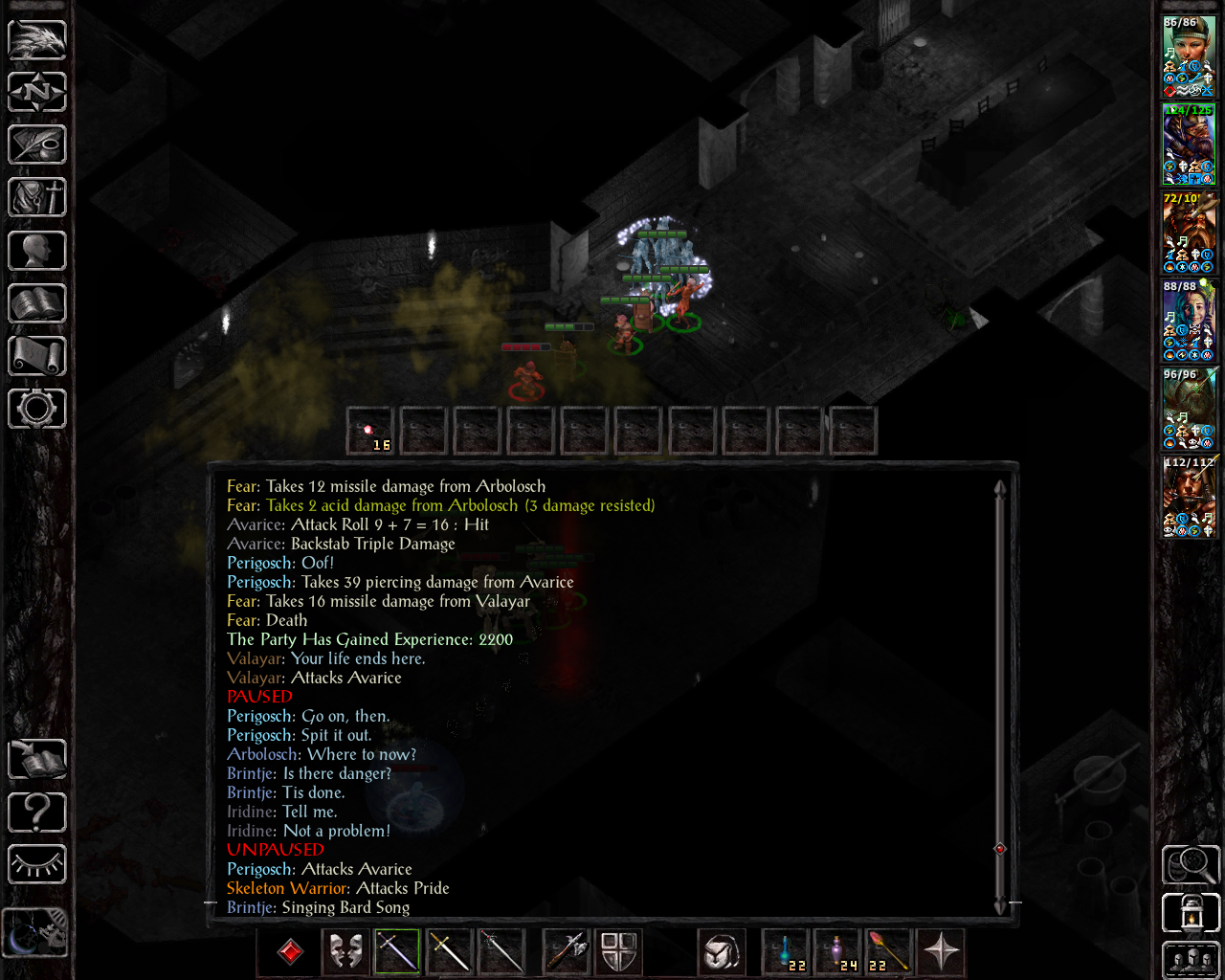
Task: Open the inventory screen button
Action: (x=37, y=198)
